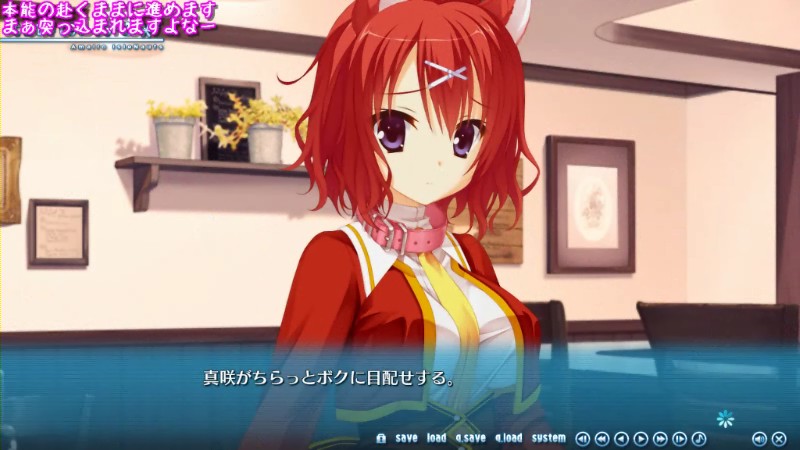Click the music note button
The width and height of the screenshot is (800, 450).
699,438
